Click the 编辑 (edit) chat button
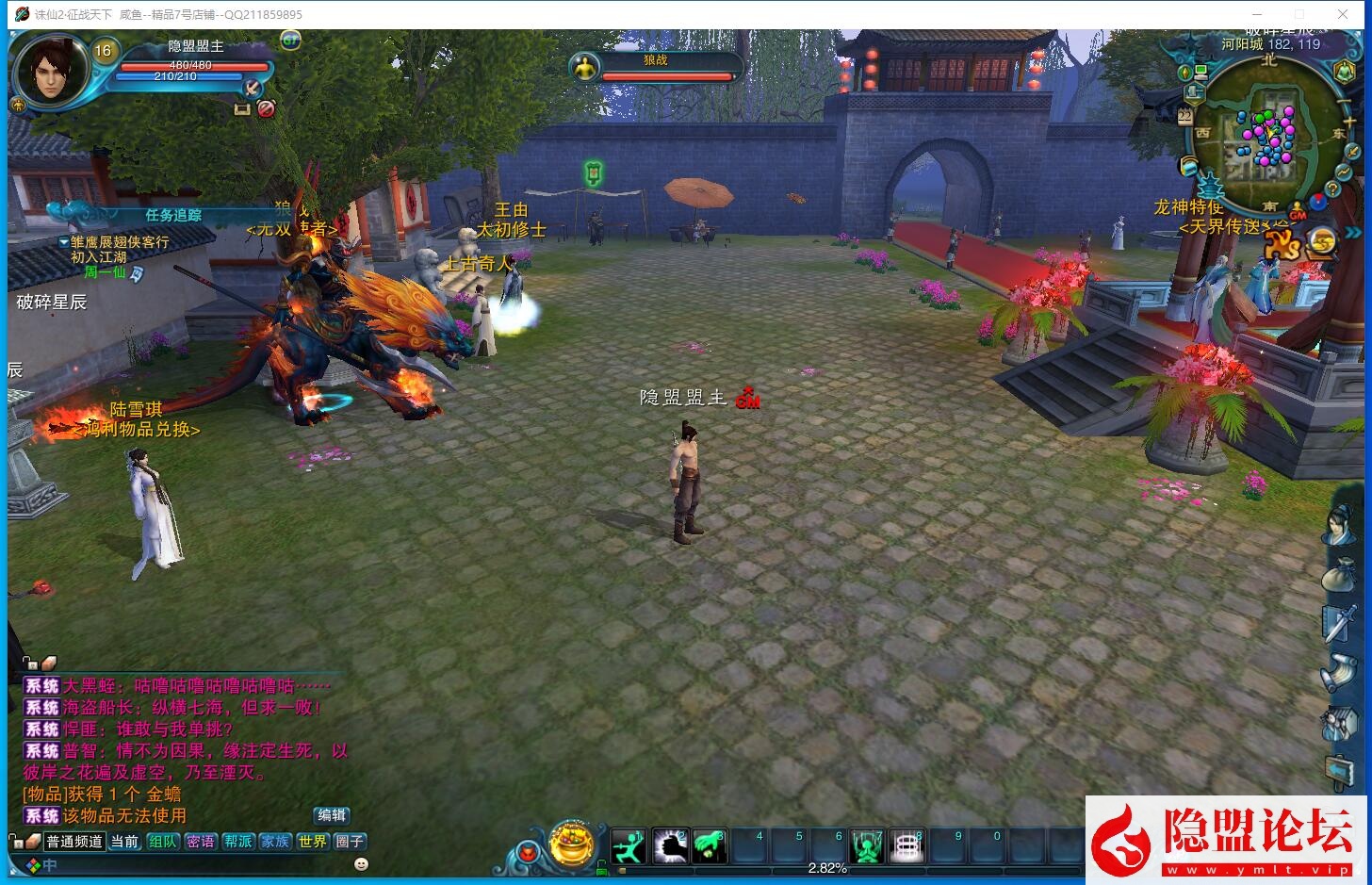Screen dimensions: 1372x885 [x=332, y=815]
